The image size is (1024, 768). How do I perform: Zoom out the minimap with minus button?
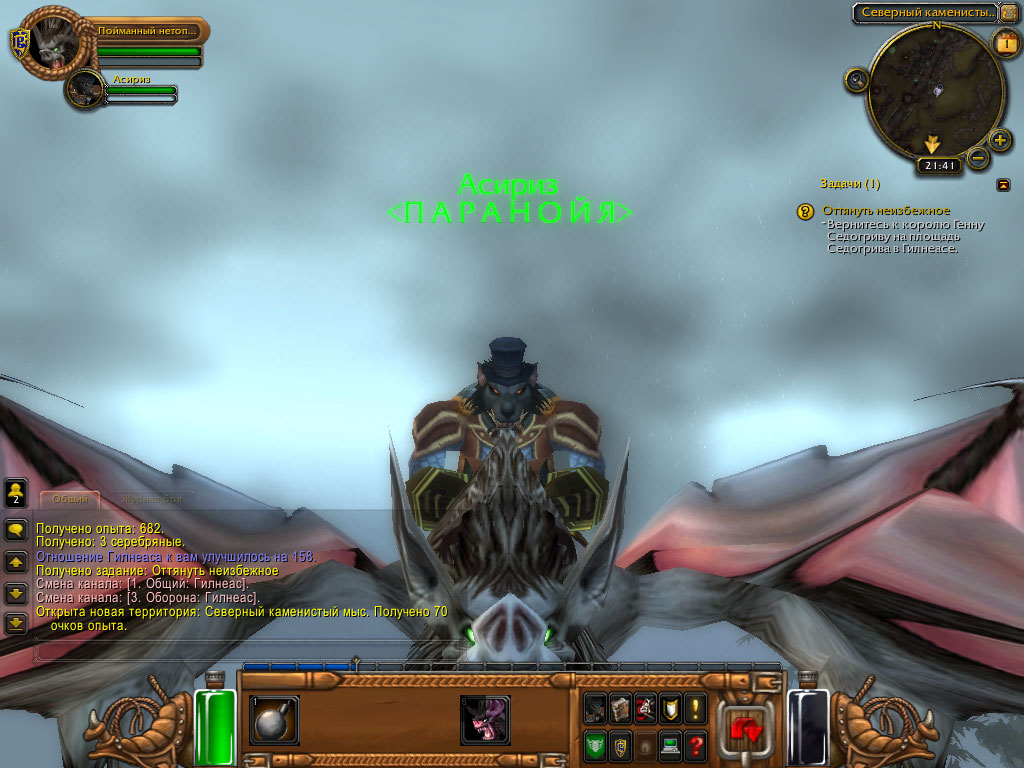(978, 157)
